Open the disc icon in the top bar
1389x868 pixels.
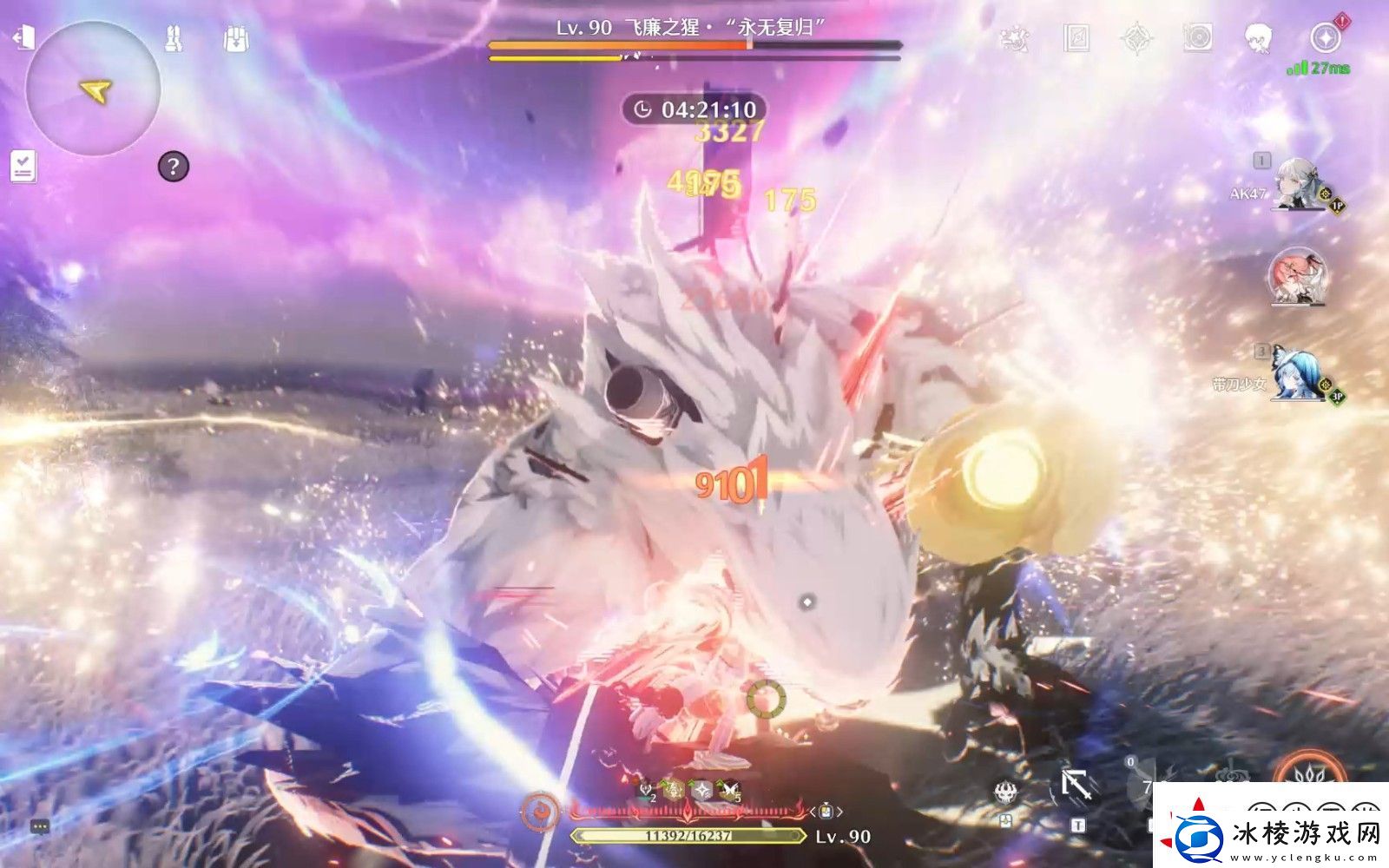click(1198, 39)
